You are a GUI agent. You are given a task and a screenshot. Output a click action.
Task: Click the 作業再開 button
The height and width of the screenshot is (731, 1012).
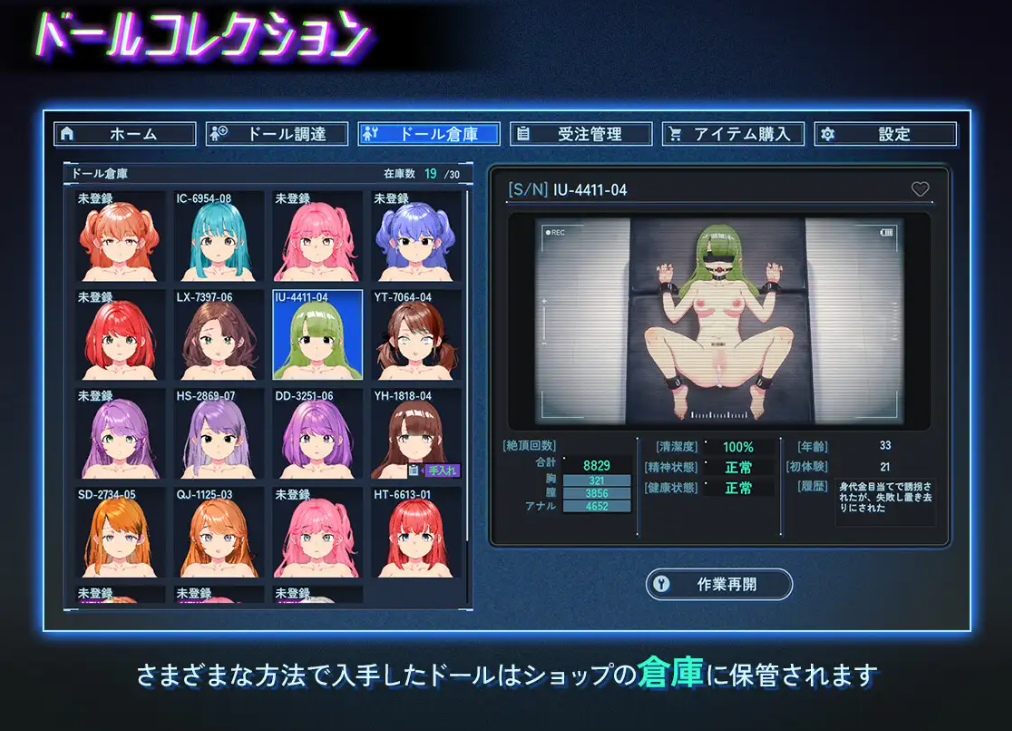coord(719,585)
